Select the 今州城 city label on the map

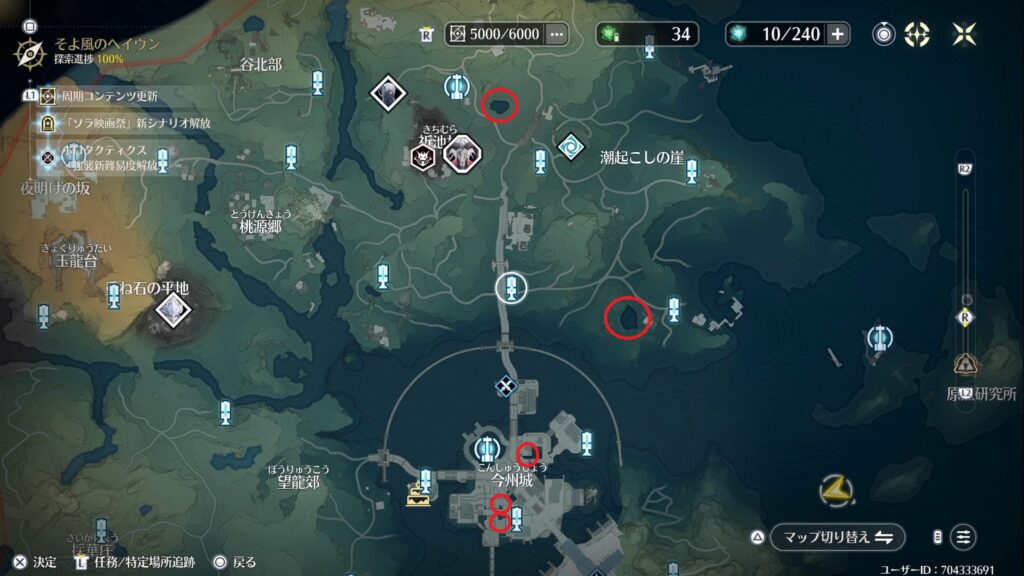(x=513, y=481)
